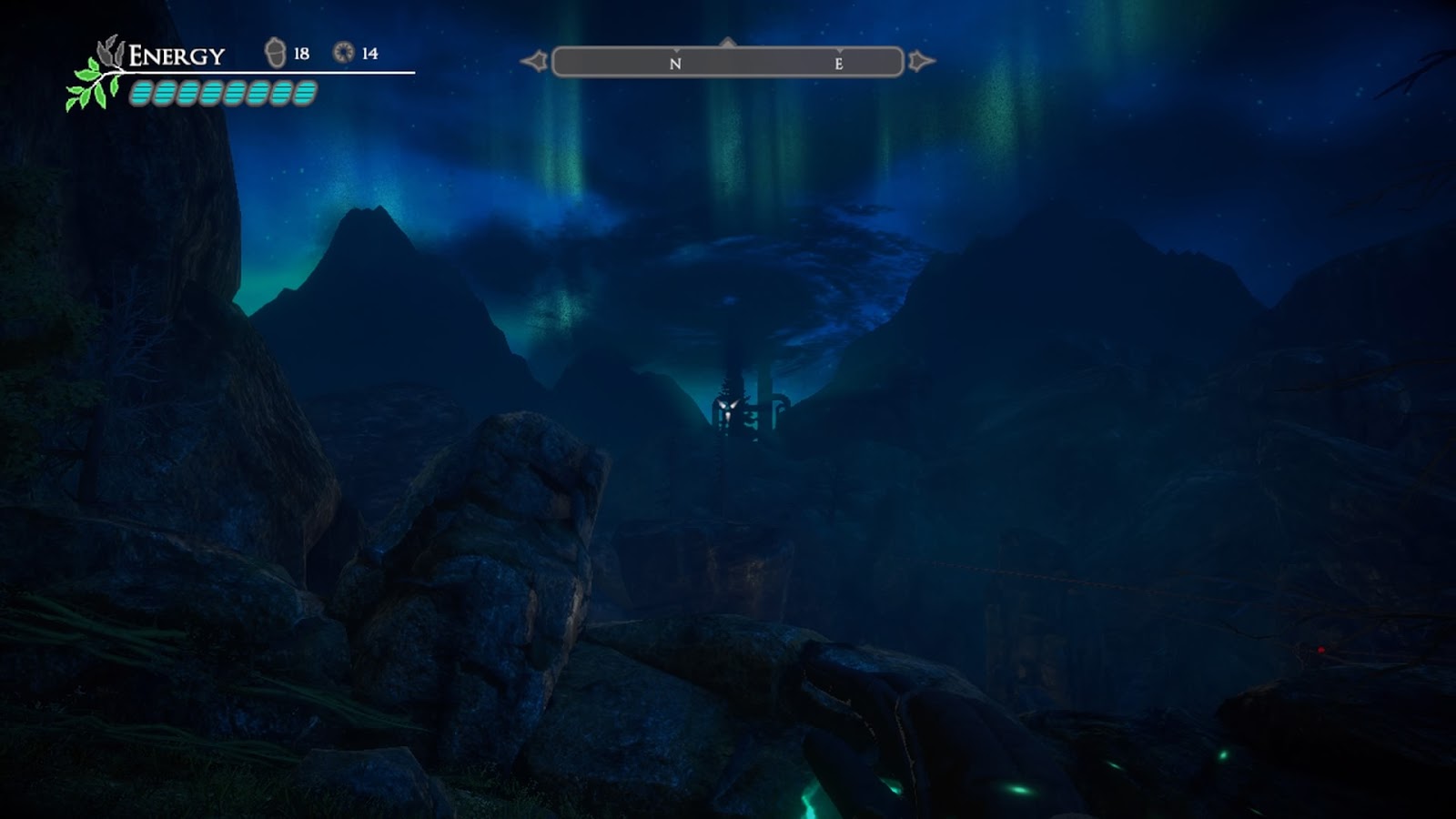The image size is (1456, 819).
Task: Select the E direction on the compass
Action: [840, 63]
